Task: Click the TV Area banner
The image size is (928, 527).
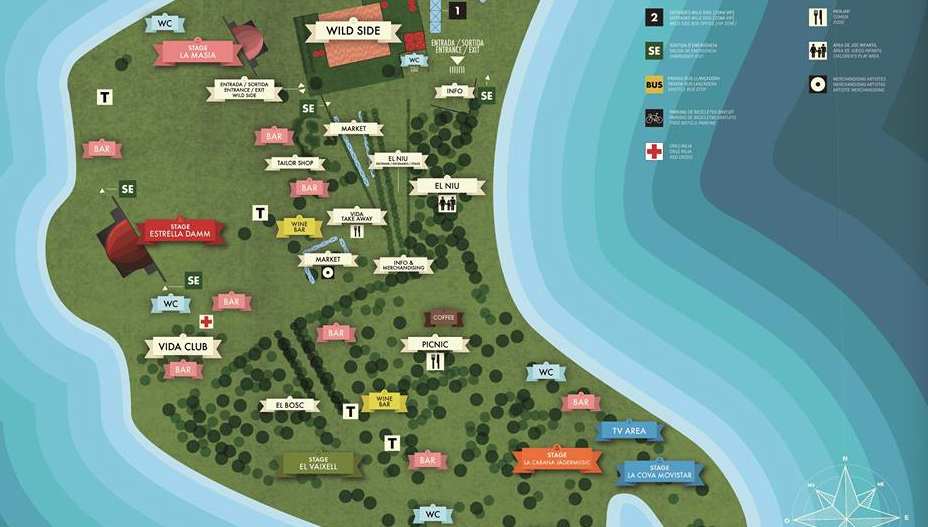Action: point(629,431)
